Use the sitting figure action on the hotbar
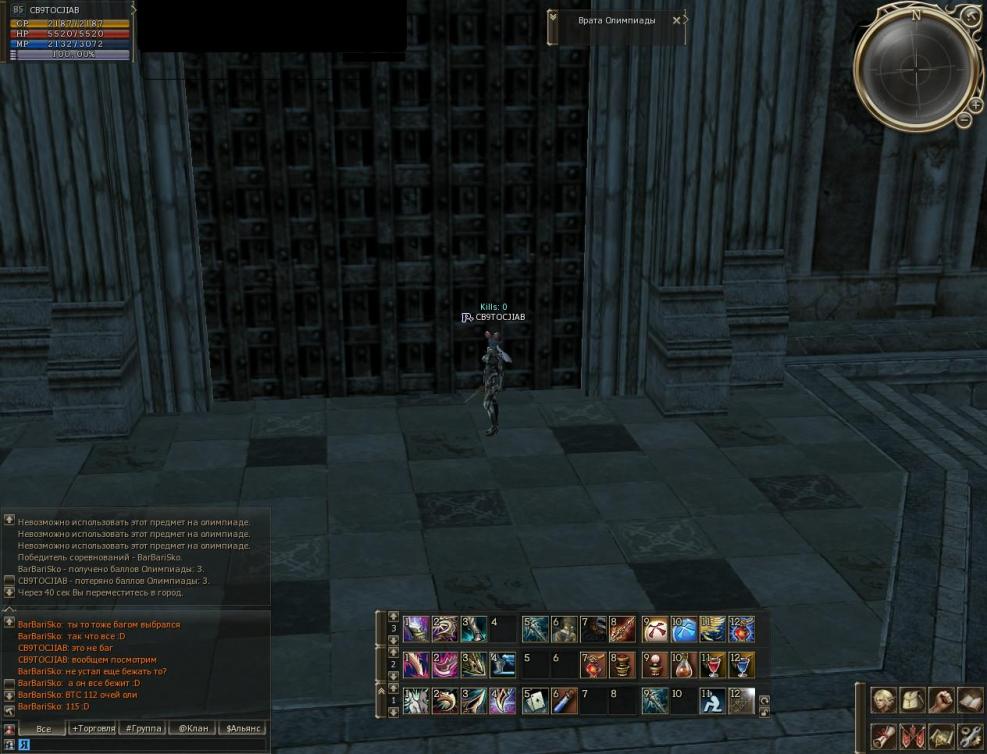Image resolution: width=987 pixels, height=754 pixels. click(712, 701)
